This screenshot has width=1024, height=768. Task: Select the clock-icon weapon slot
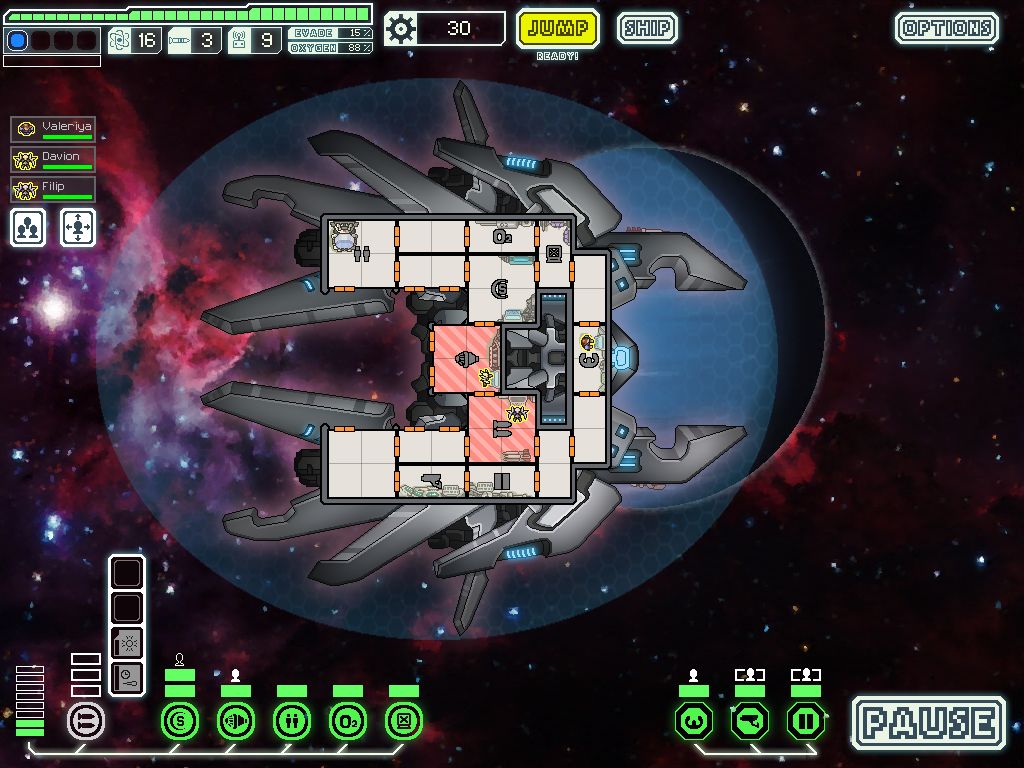pyautogui.click(x=127, y=677)
